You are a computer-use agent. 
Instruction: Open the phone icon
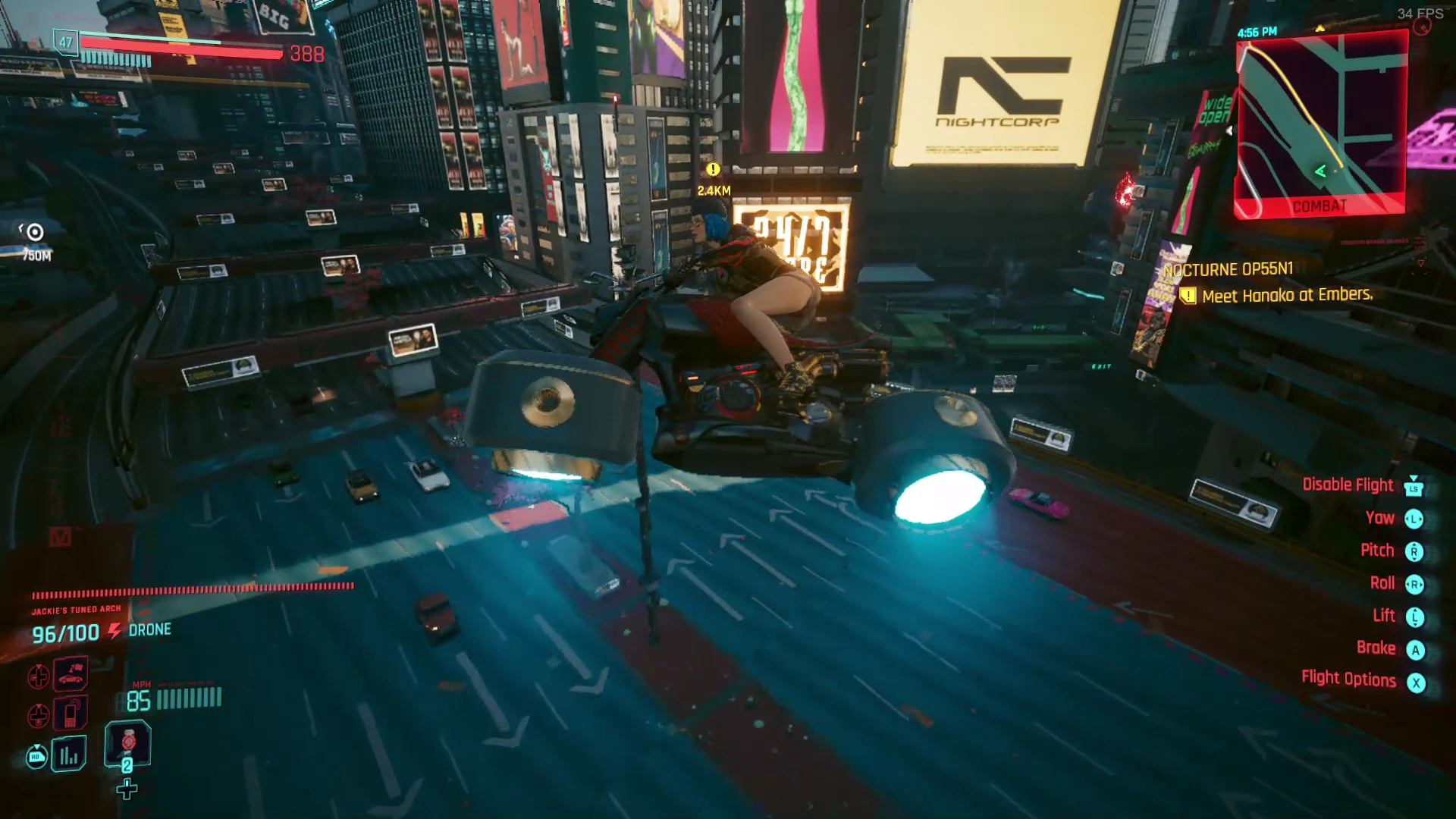[x=71, y=713]
